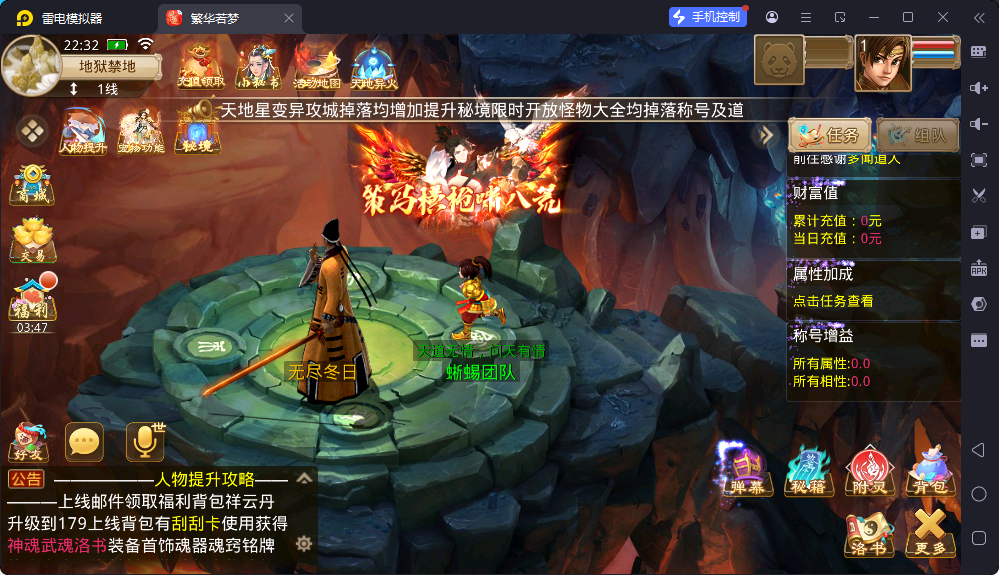Open the 商城 shop
Viewport: 999px width, 575px height.
coord(32,185)
